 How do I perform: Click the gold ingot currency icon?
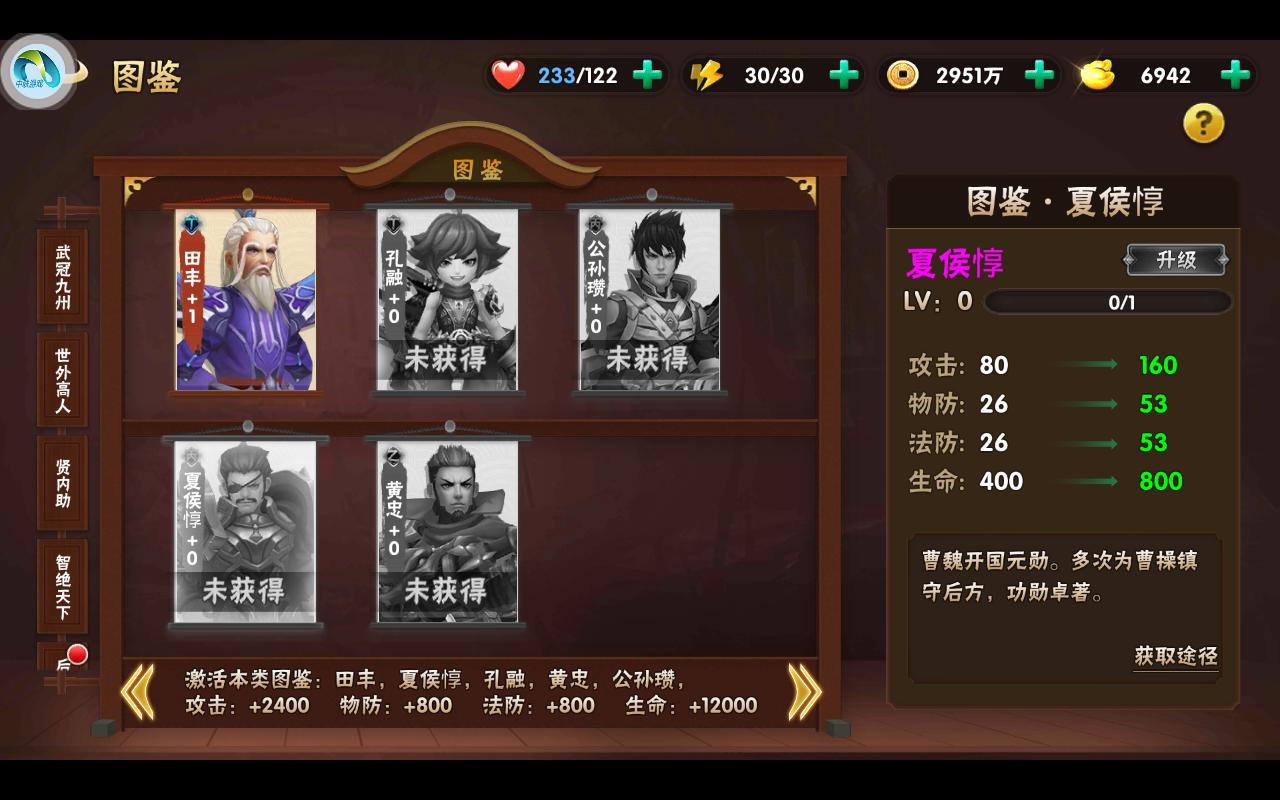(x=1097, y=73)
